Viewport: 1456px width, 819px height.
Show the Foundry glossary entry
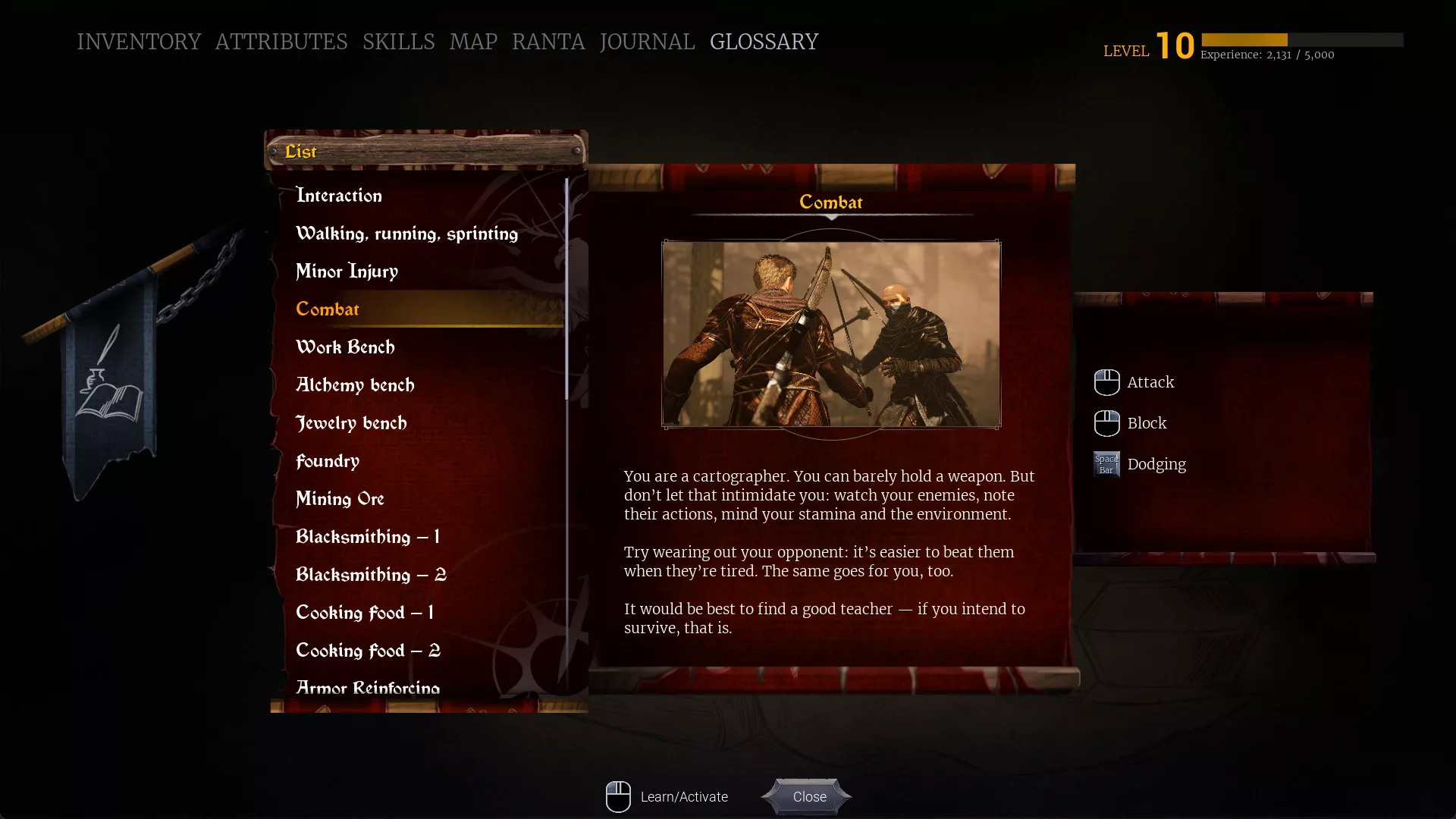(x=328, y=461)
